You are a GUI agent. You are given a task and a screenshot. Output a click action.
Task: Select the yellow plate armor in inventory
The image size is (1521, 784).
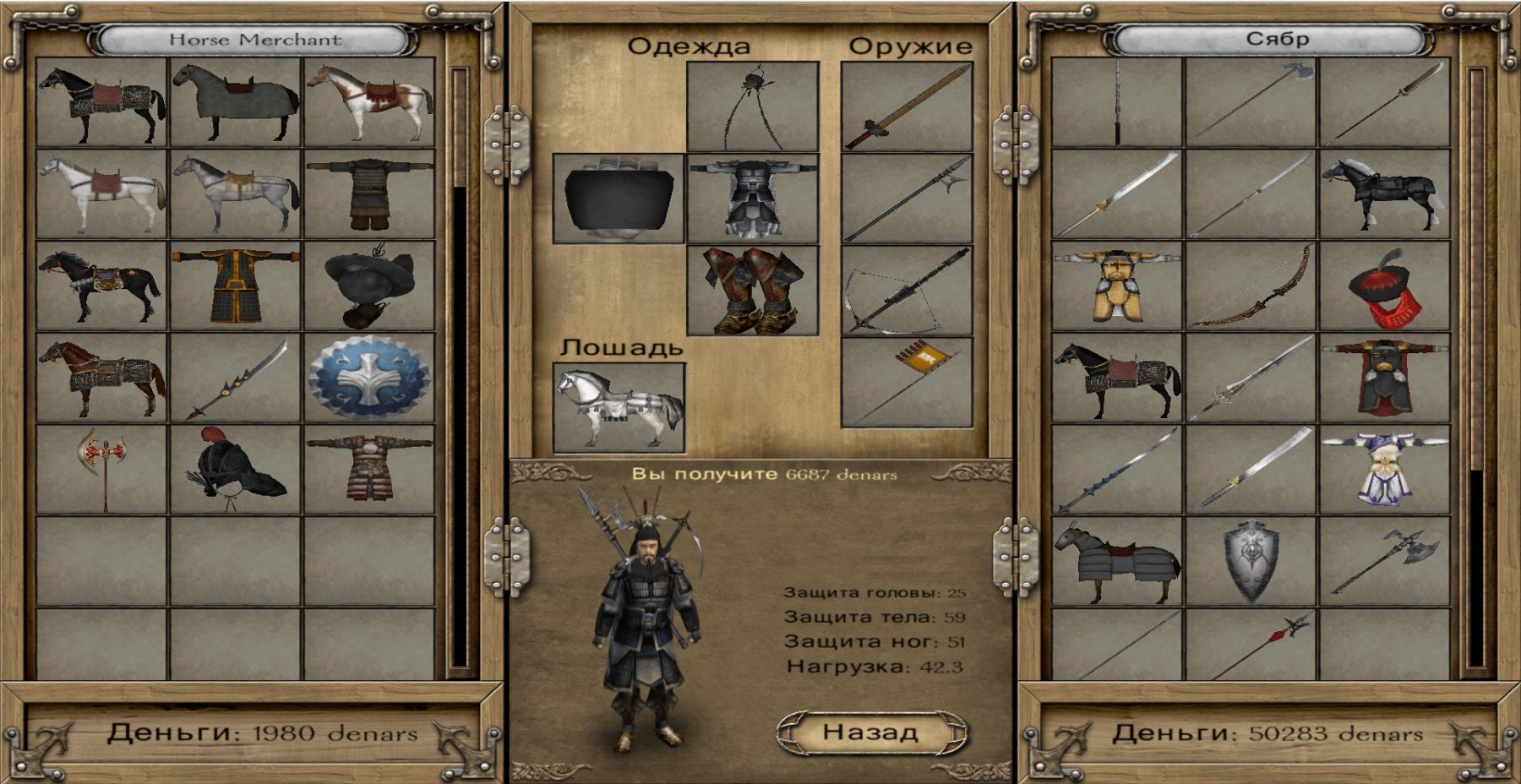(1117, 286)
